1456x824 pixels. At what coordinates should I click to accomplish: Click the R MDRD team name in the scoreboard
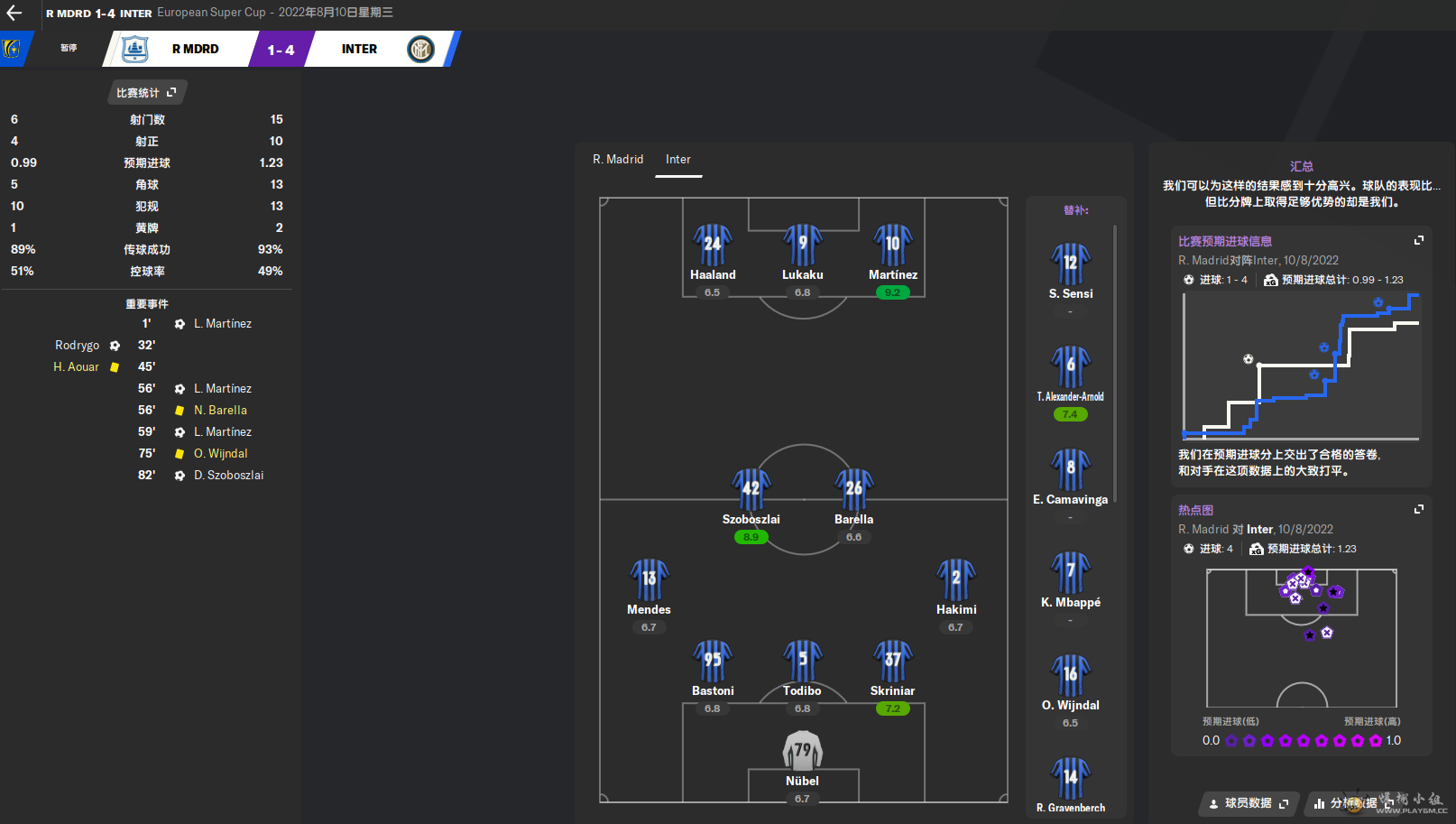click(x=195, y=49)
